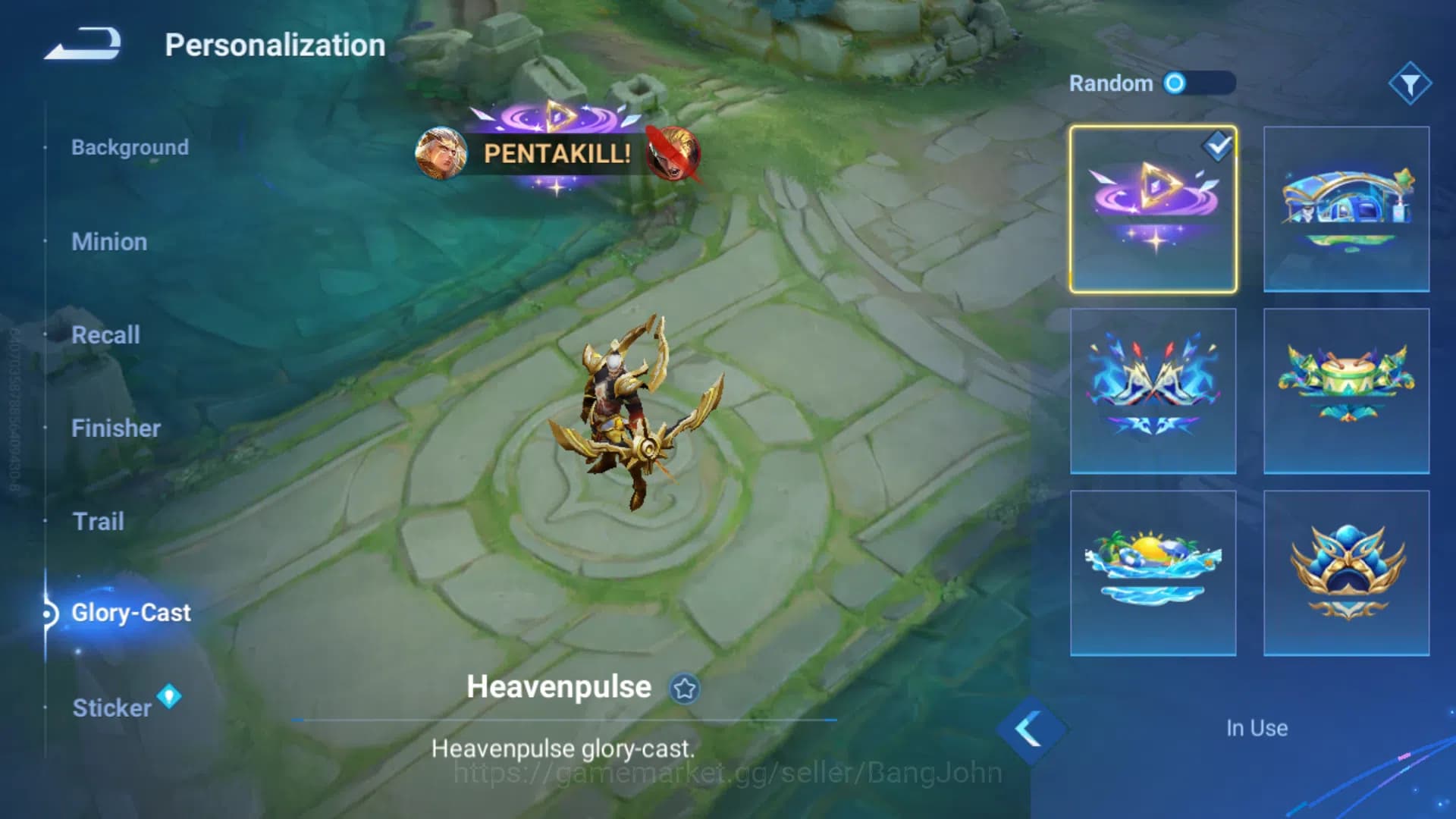The image size is (1456, 819).
Task: Choose the blue dome stadium glory-cast
Action: (x=1346, y=209)
